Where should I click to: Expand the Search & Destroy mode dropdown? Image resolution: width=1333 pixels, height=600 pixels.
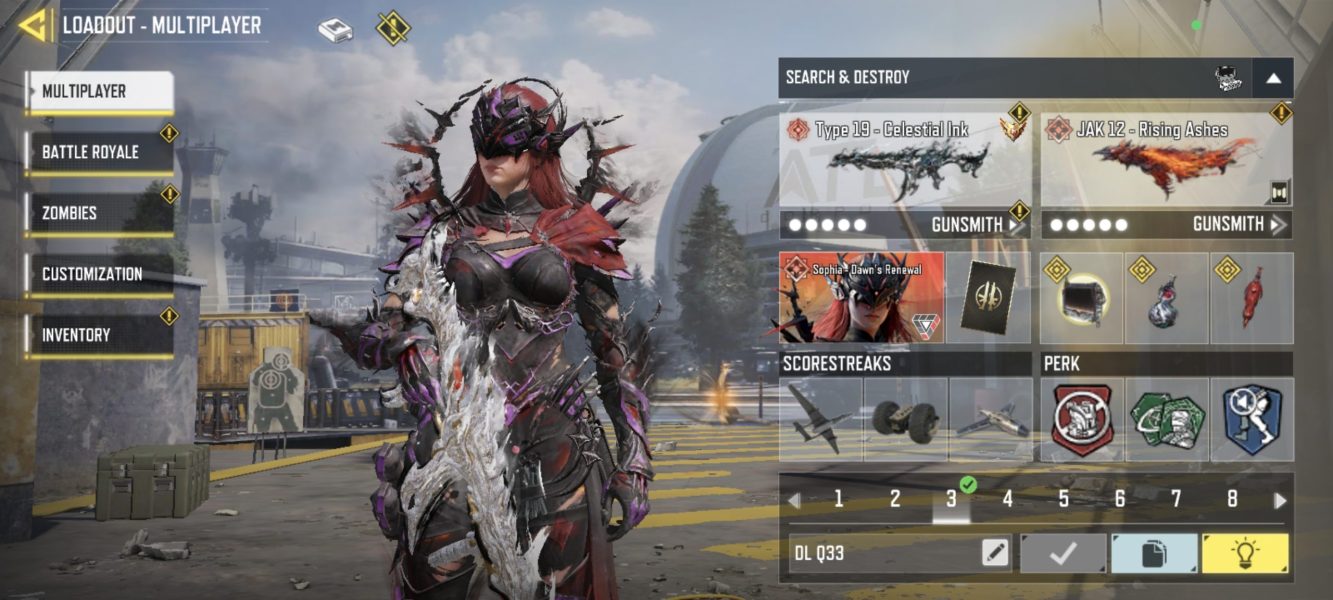pyautogui.click(x=1273, y=78)
